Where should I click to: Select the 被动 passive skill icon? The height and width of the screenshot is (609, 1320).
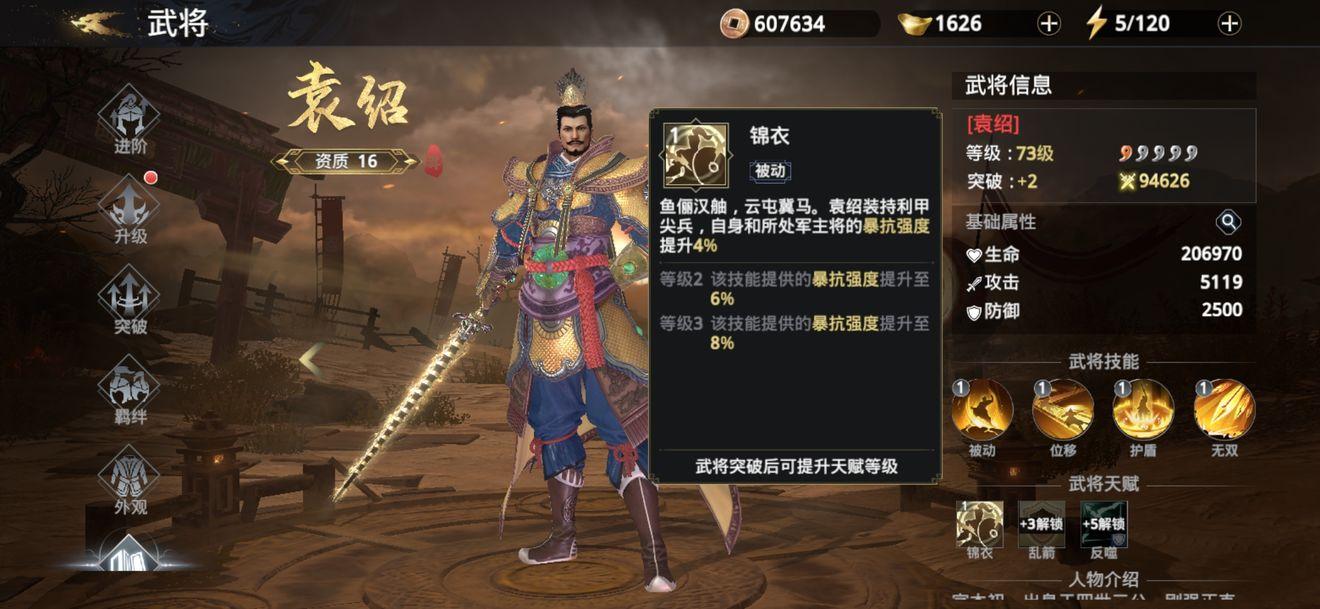(982, 409)
